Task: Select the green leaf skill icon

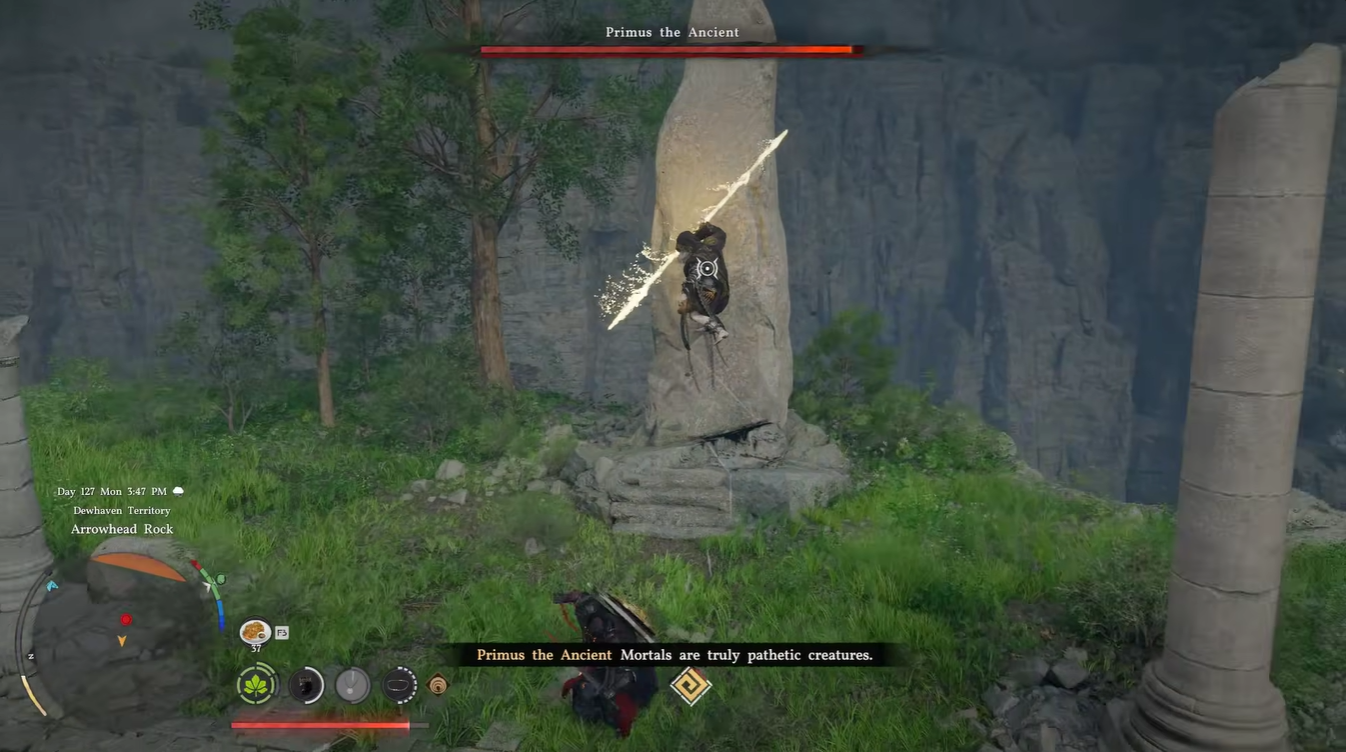Action: tap(254, 685)
